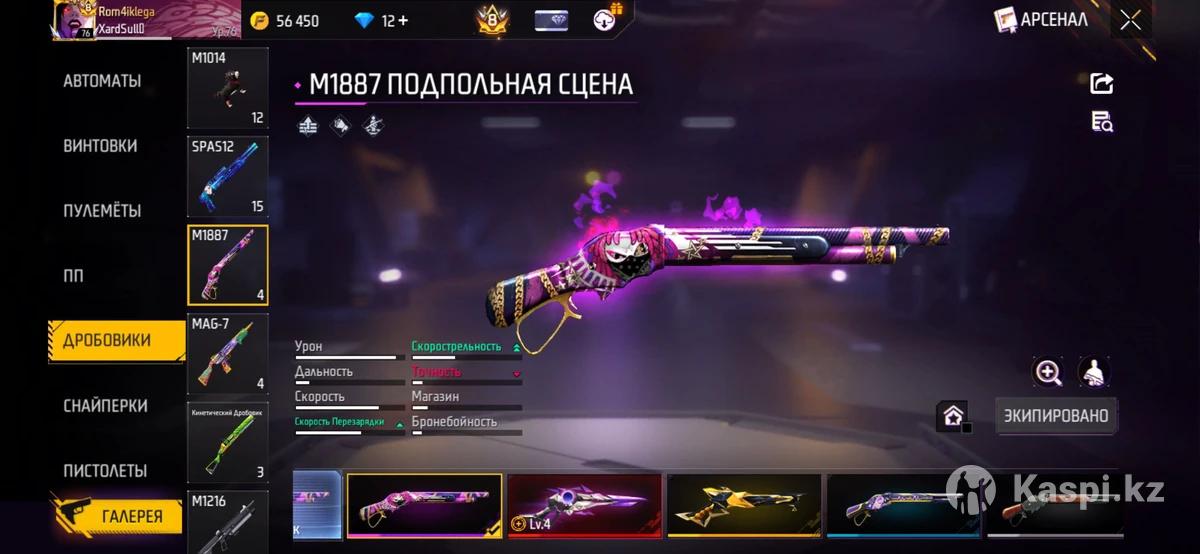Select the gold and black skin thumbnail
Screen dimensions: 1200x554
(744, 506)
